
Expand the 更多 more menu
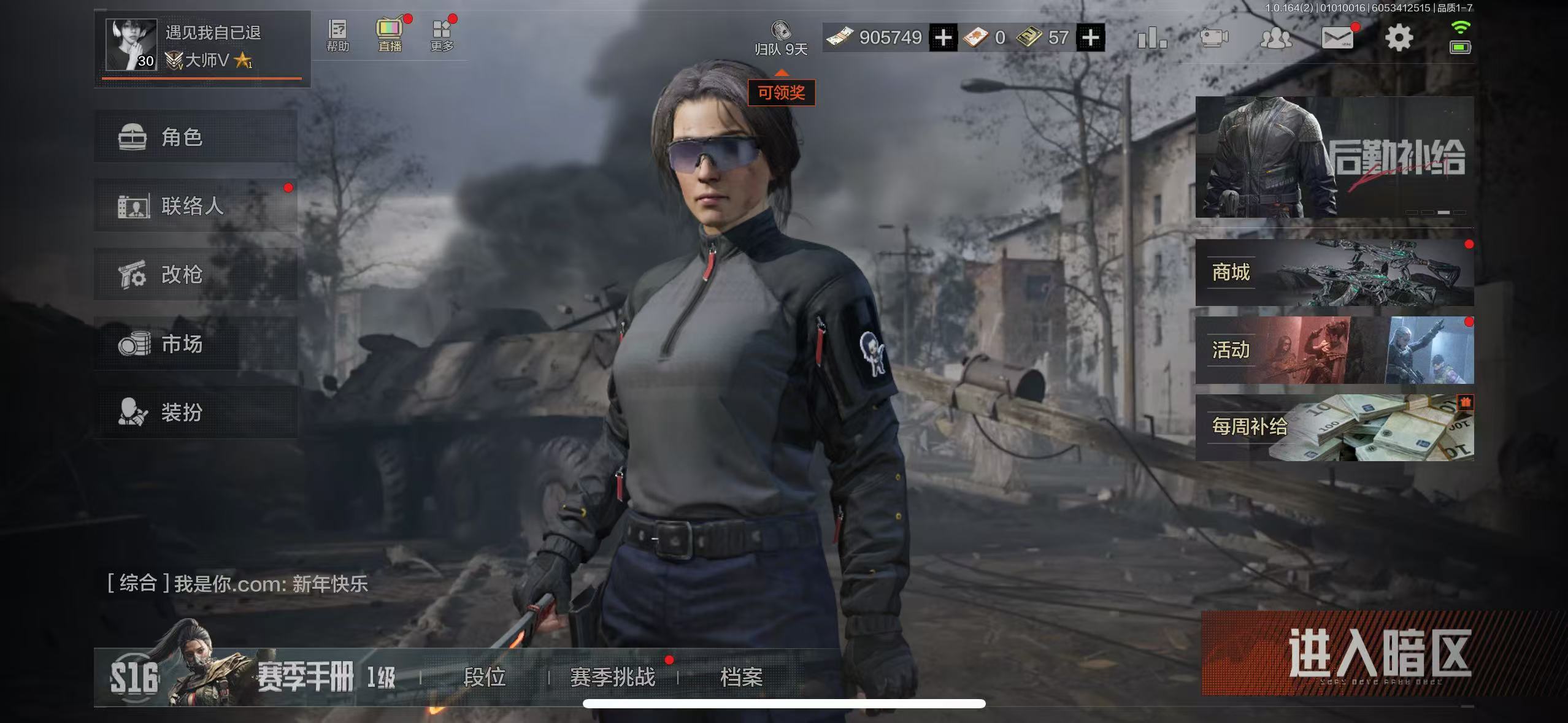pyautogui.click(x=442, y=36)
